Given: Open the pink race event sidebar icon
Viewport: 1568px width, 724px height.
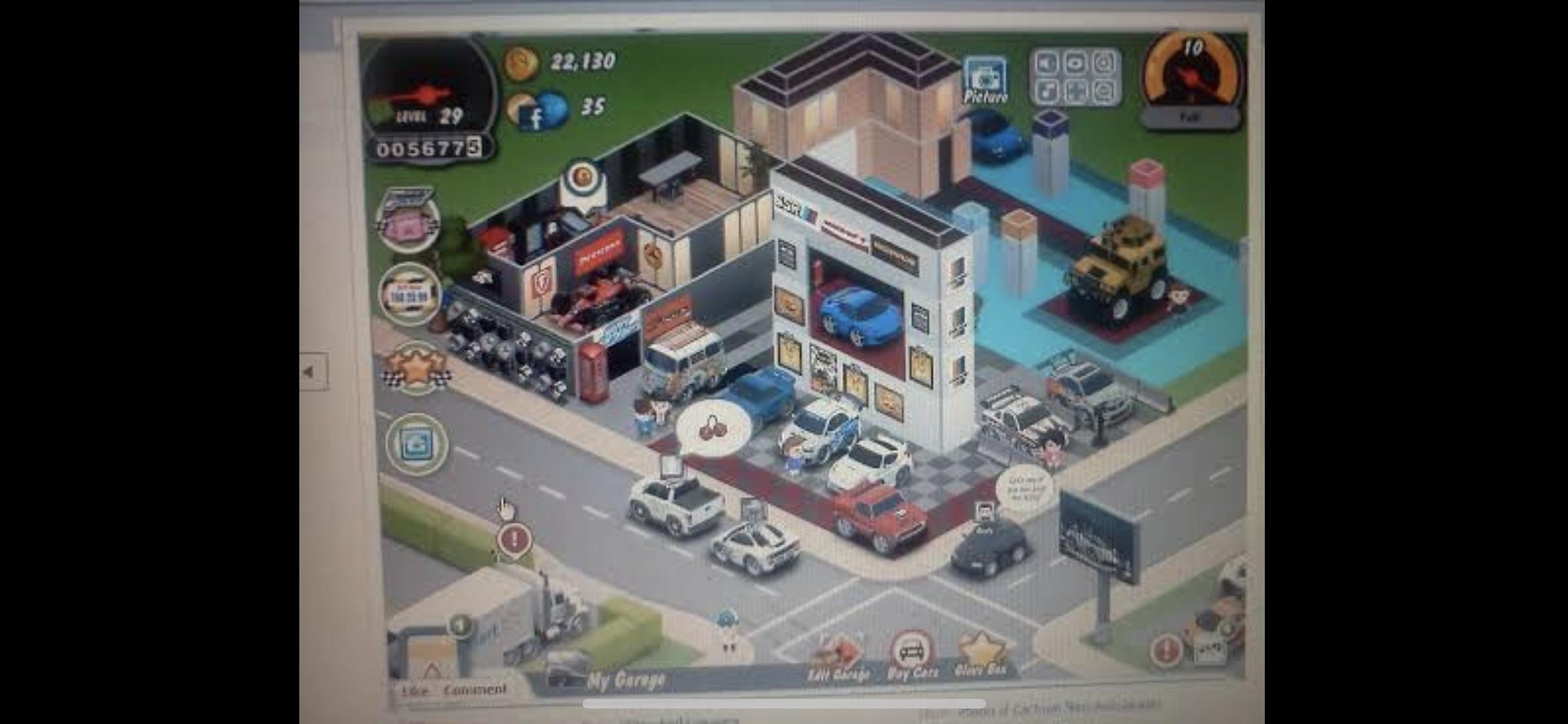Looking at the screenshot, I should point(409,219).
